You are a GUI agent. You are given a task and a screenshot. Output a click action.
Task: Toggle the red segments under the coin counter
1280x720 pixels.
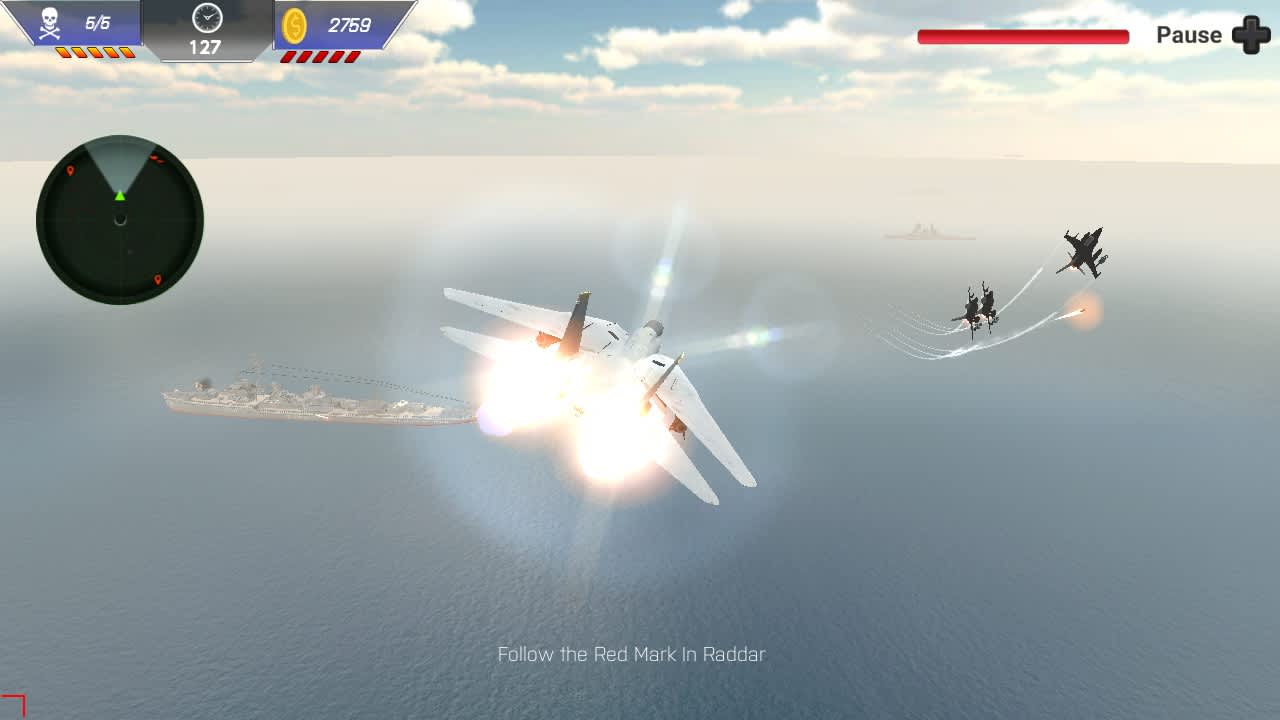coord(323,54)
